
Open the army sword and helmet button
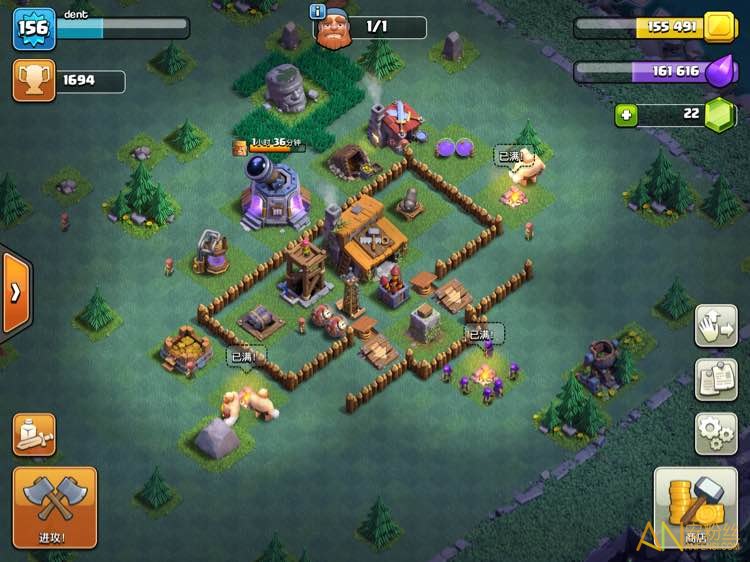pyautogui.click(x=34, y=434)
